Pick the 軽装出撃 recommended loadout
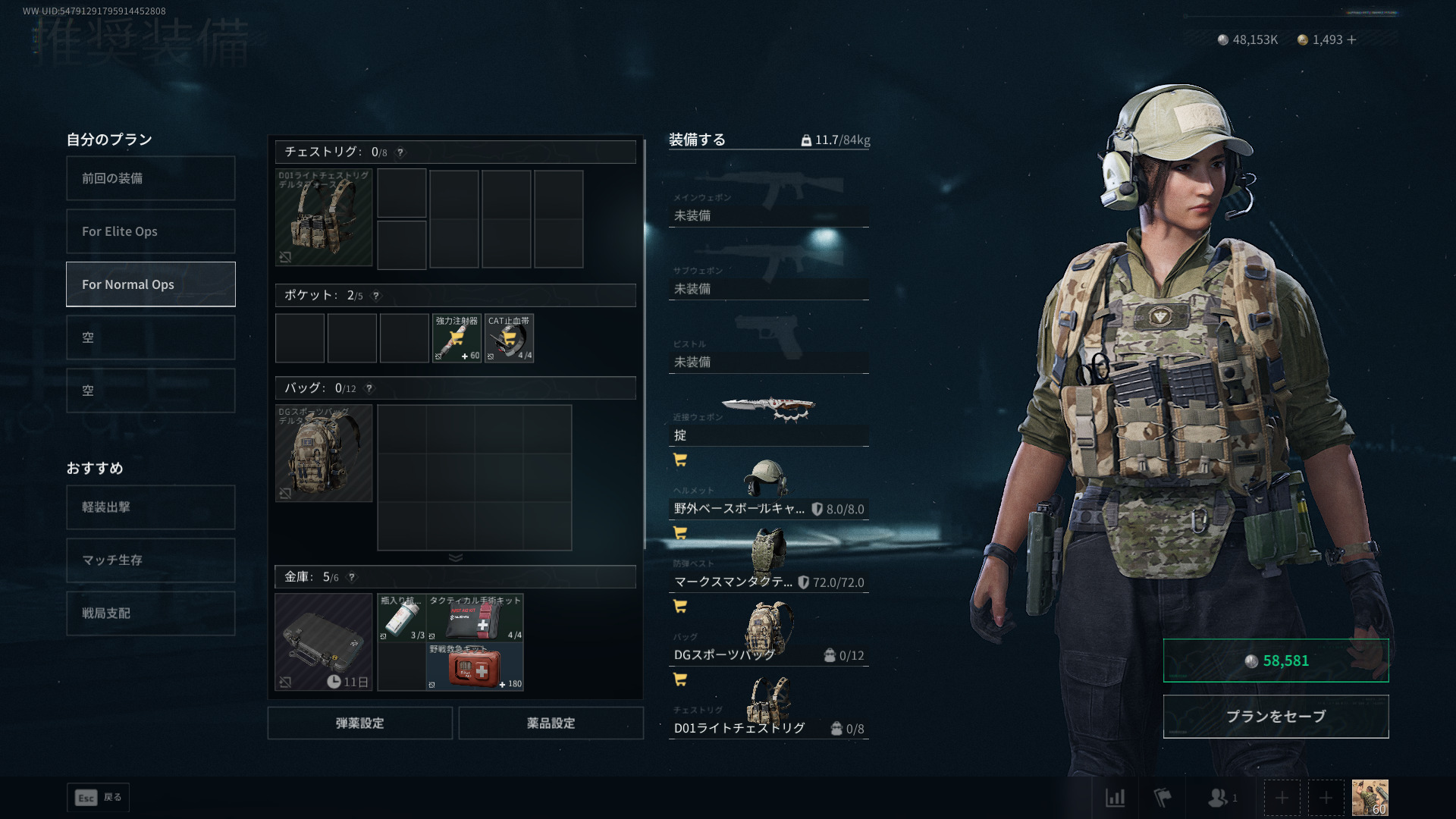 (x=150, y=507)
